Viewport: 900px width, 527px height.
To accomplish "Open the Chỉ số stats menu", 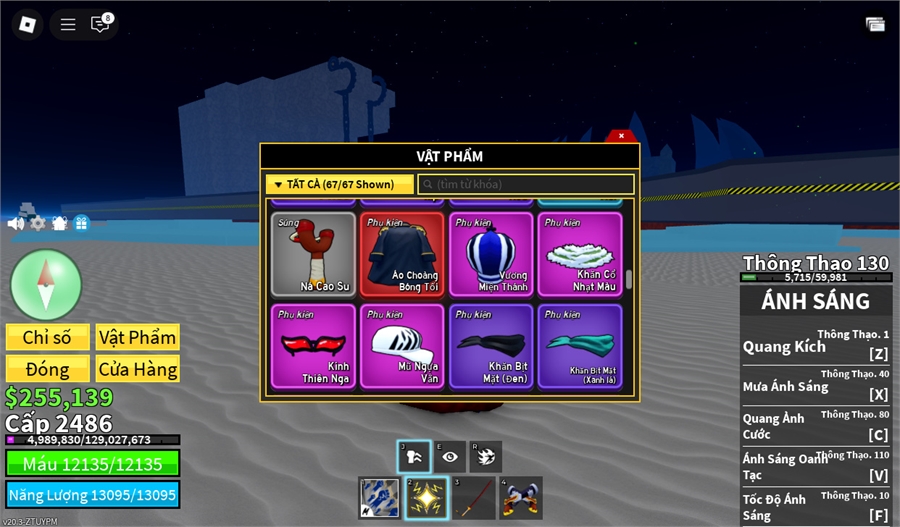I will (x=48, y=337).
